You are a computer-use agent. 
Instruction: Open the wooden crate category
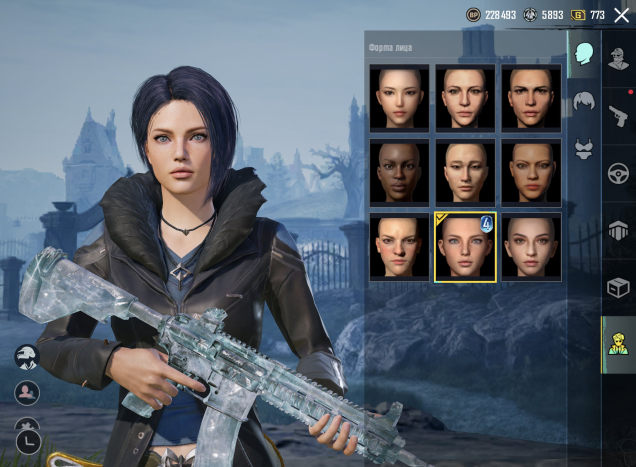coord(618,288)
